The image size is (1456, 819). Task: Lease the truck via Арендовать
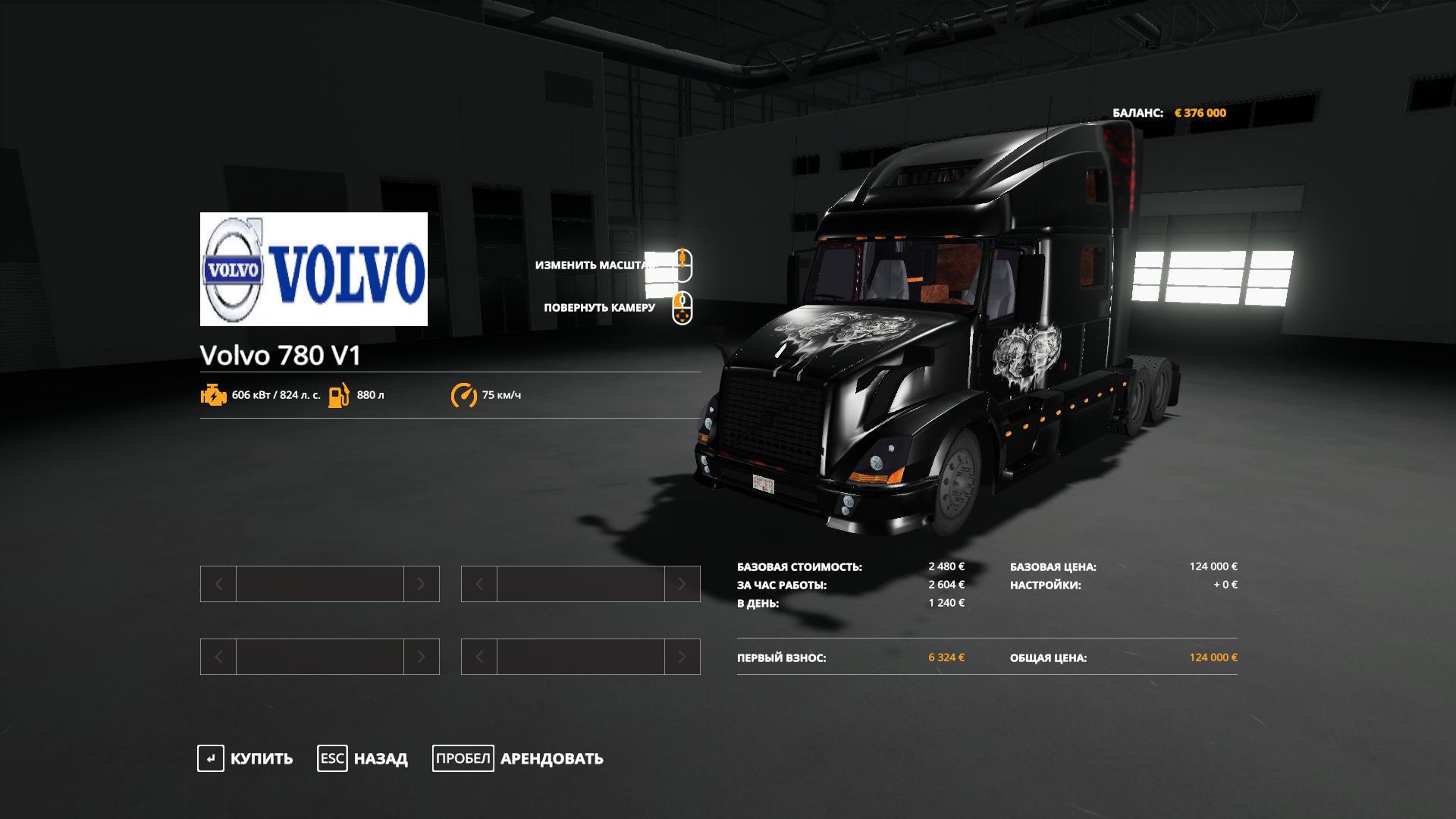point(519,758)
